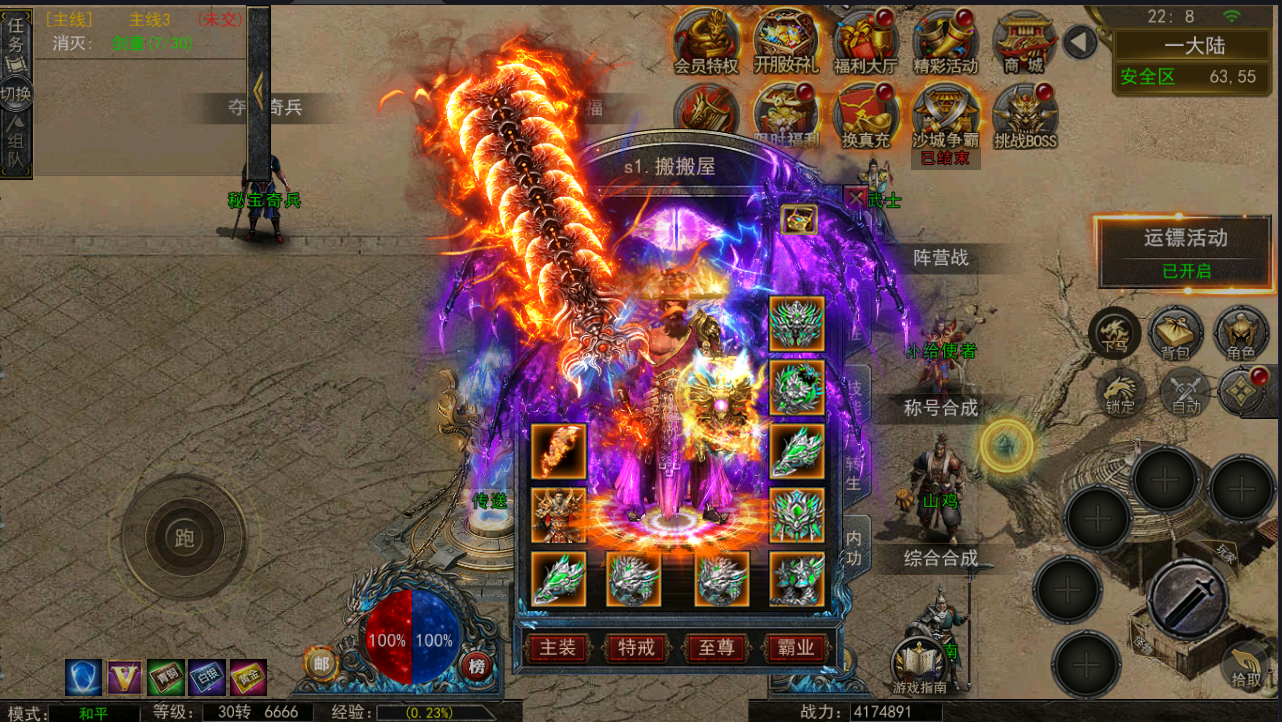Open the 会员特权 member privilege icon
This screenshot has width=1282, height=722.
(706, 40)
